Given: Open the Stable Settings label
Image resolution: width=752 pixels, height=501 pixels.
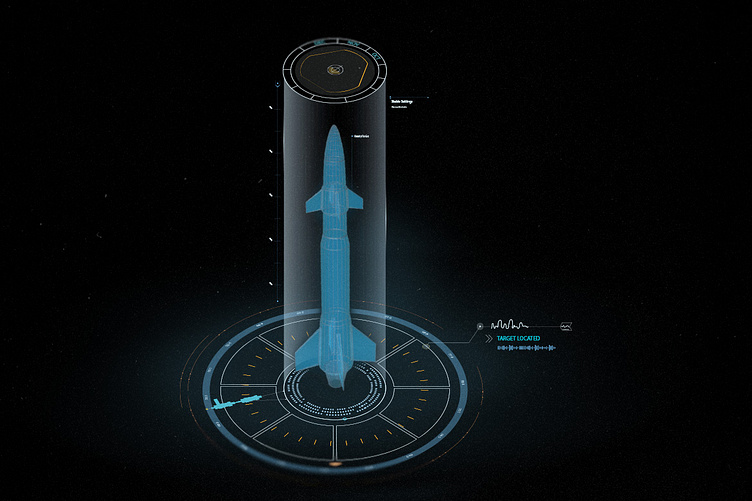Looking at the screenshot, I should [403, 99].
